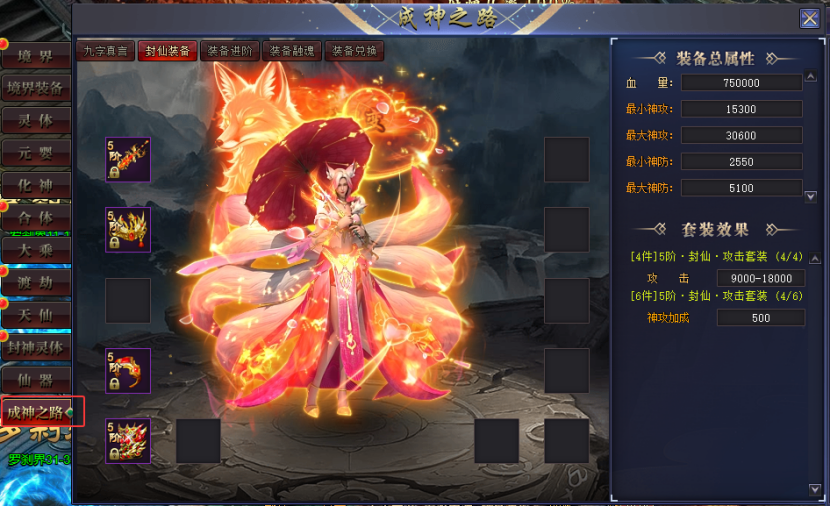This screenshot has height=507, width=831.
Task: Show the 装备融魂 tab
Action: [291, 51]
